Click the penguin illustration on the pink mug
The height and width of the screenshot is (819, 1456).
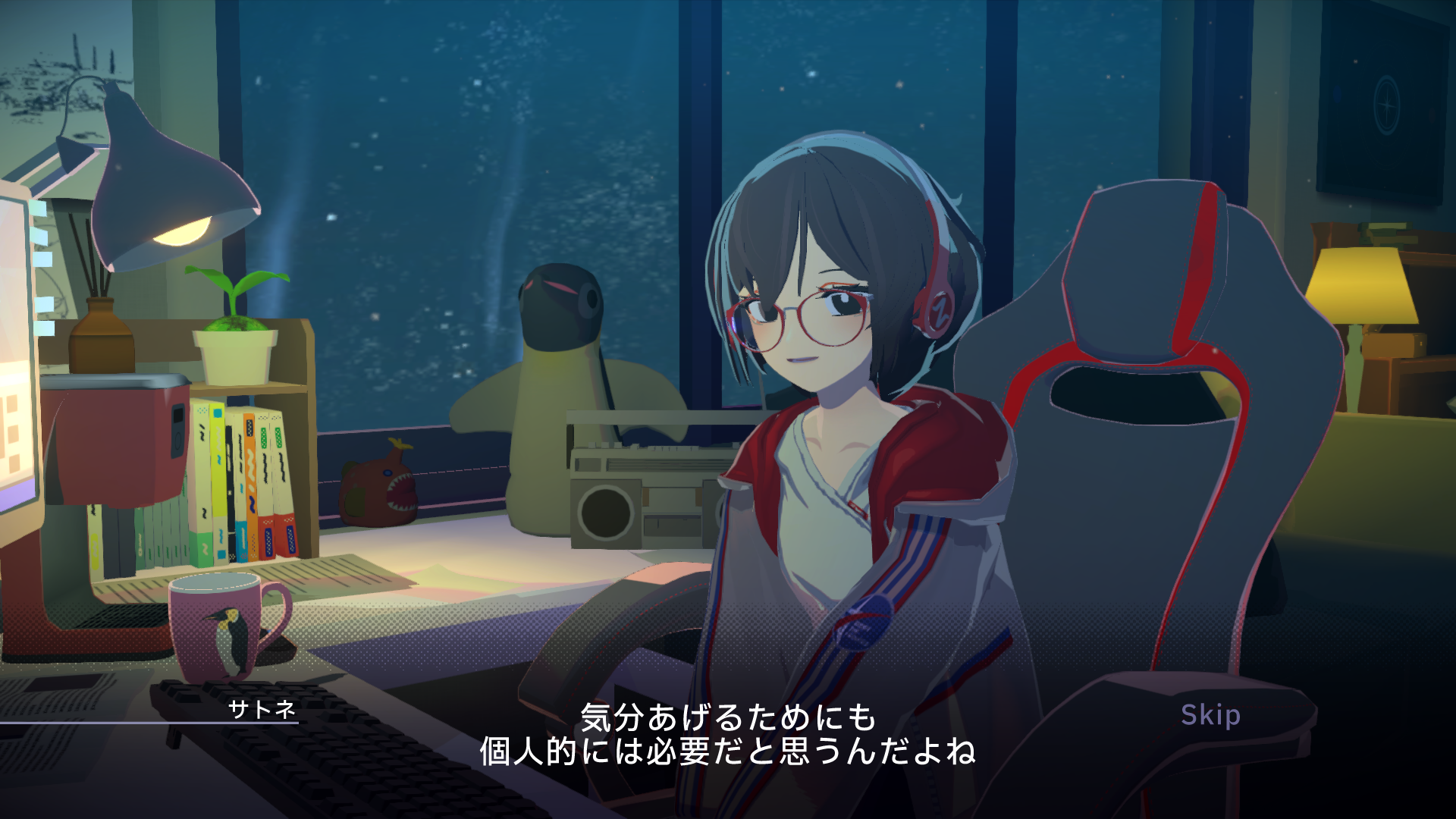(231, 641)
